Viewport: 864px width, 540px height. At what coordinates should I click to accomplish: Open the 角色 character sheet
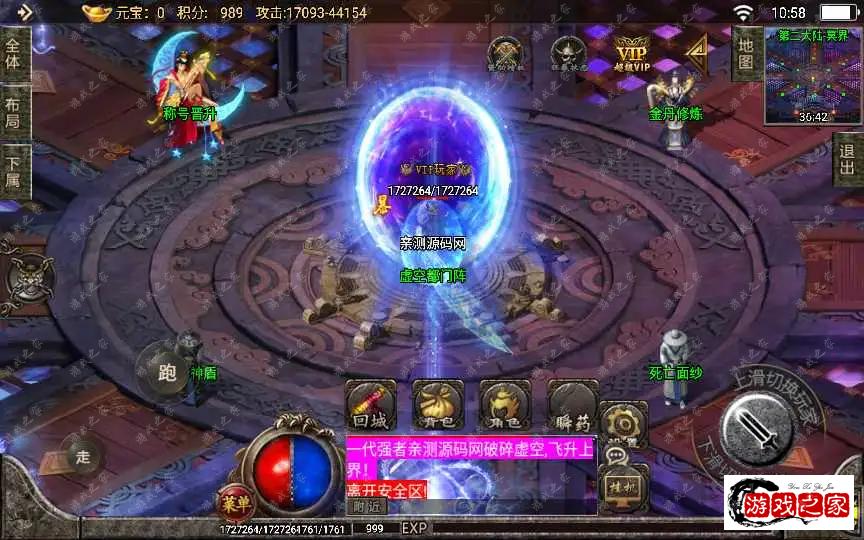(x=505, y=405)
